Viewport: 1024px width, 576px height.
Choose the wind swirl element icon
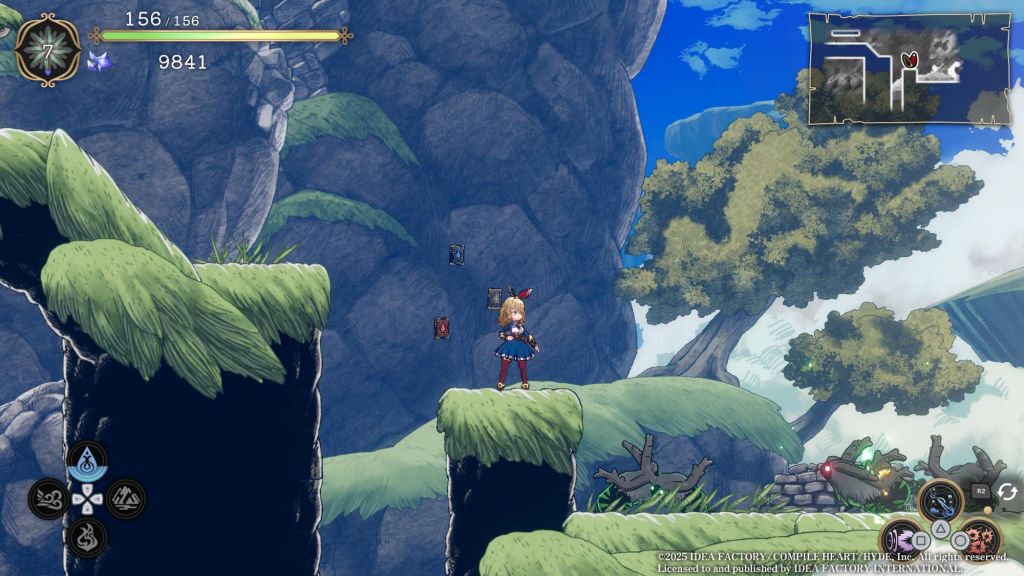tap(48, 498)
